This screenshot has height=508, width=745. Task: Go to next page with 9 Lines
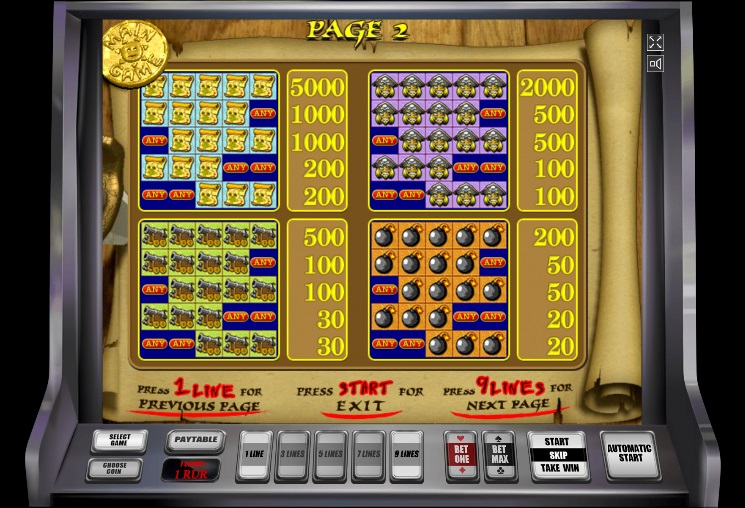tap(406, 455)
